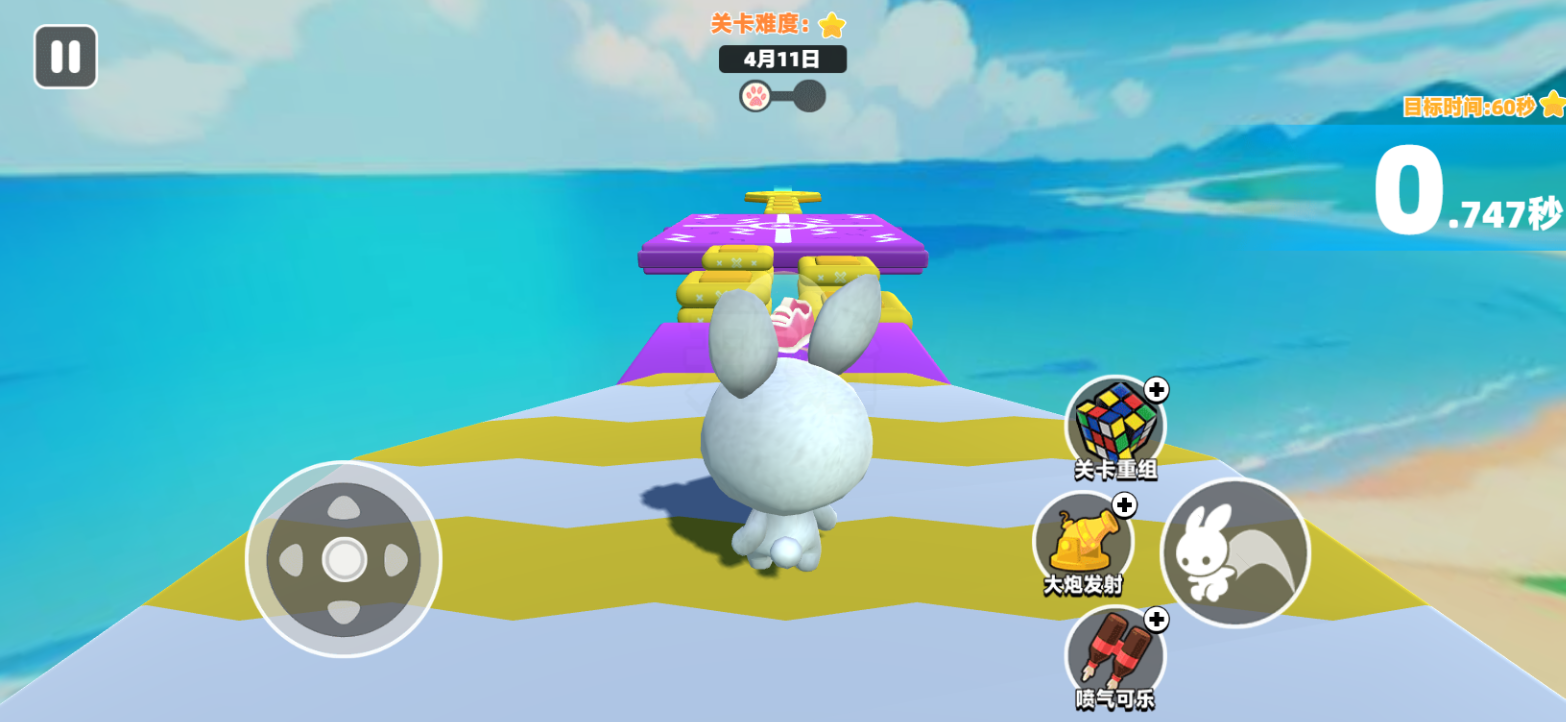Screen dimensions: 1566x723
Task: Push the joystick's up arrow
Action: tap(344, 508)
